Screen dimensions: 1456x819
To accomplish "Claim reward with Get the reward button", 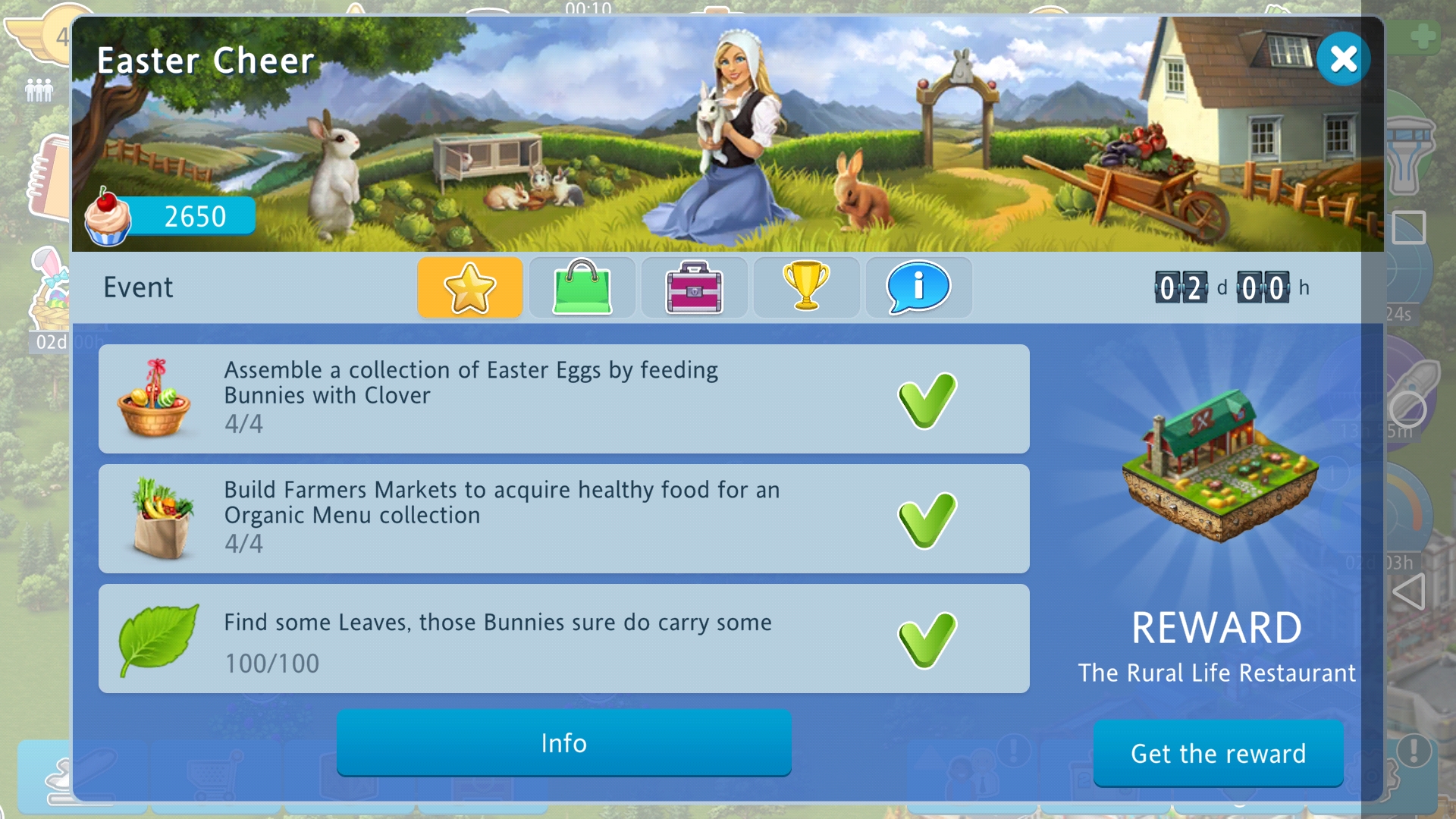I will [1218, 754].
